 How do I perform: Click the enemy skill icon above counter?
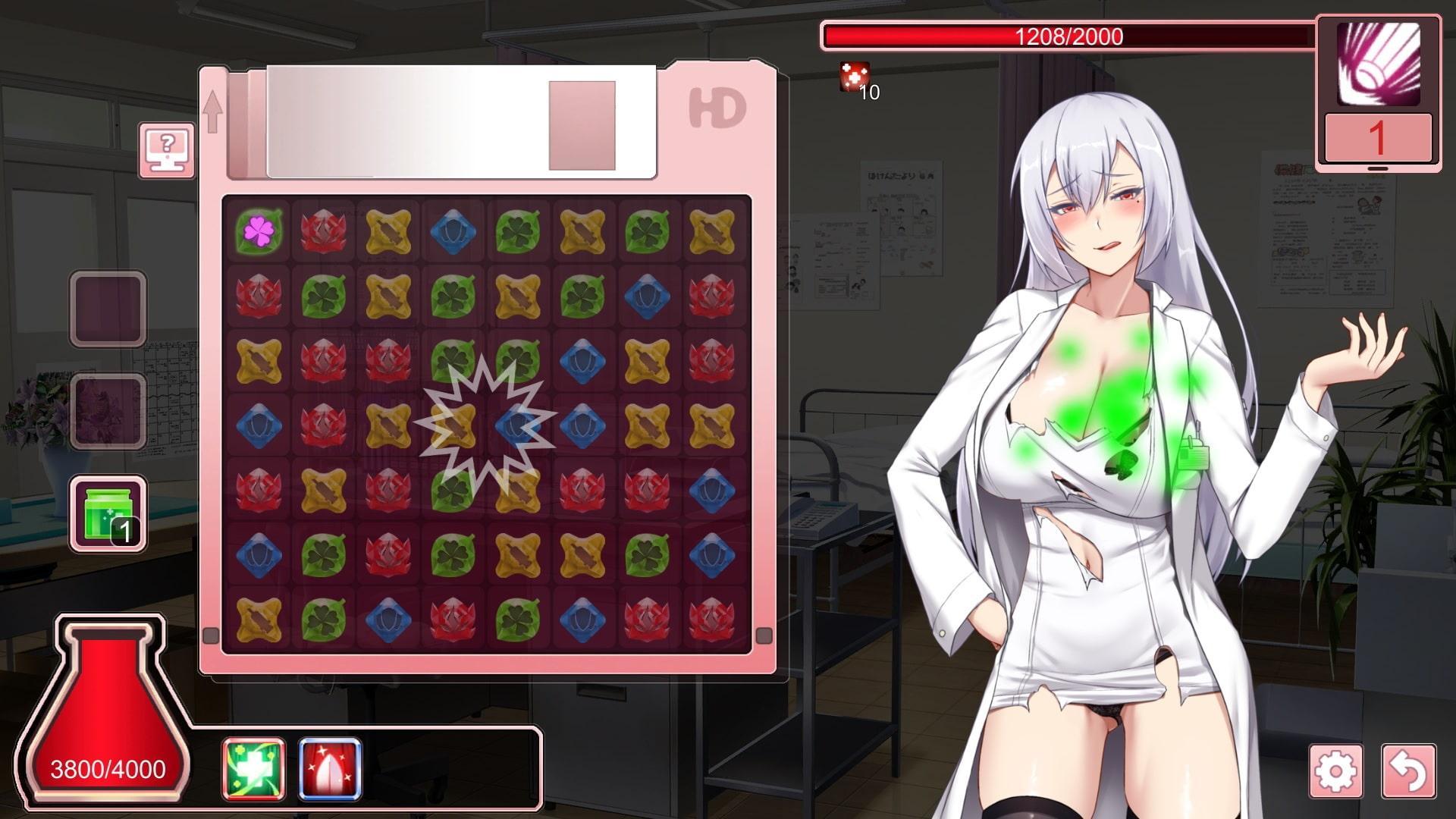(1378, 64)
